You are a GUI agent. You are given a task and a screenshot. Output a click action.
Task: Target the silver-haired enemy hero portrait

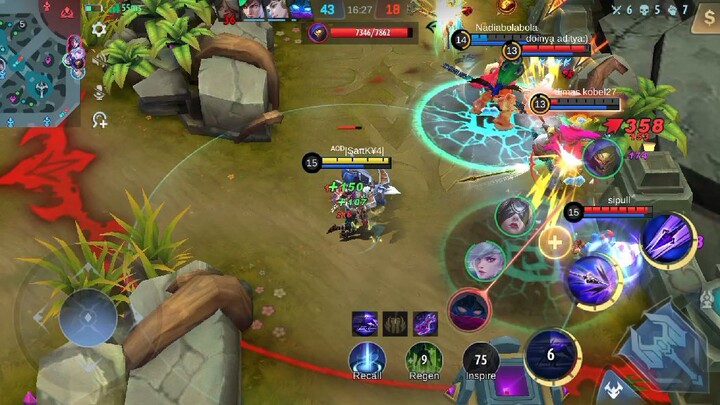click(485, 262)
